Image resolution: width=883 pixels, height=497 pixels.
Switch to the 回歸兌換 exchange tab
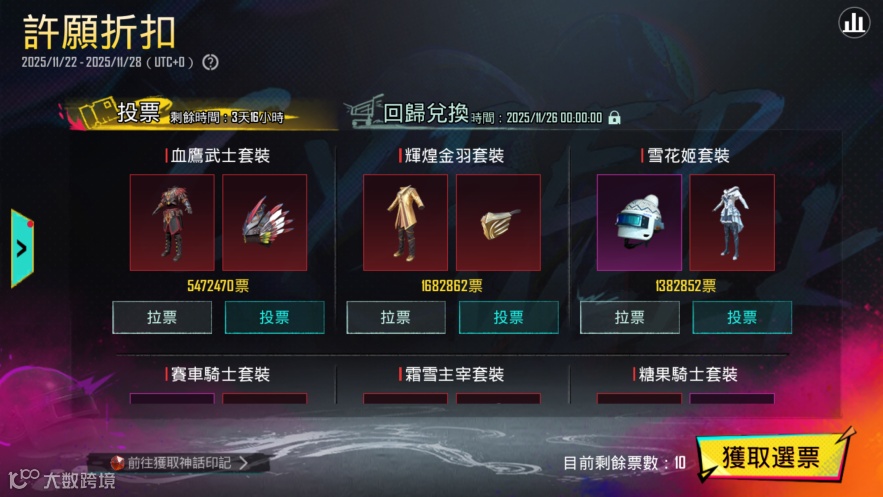(426, 113)
